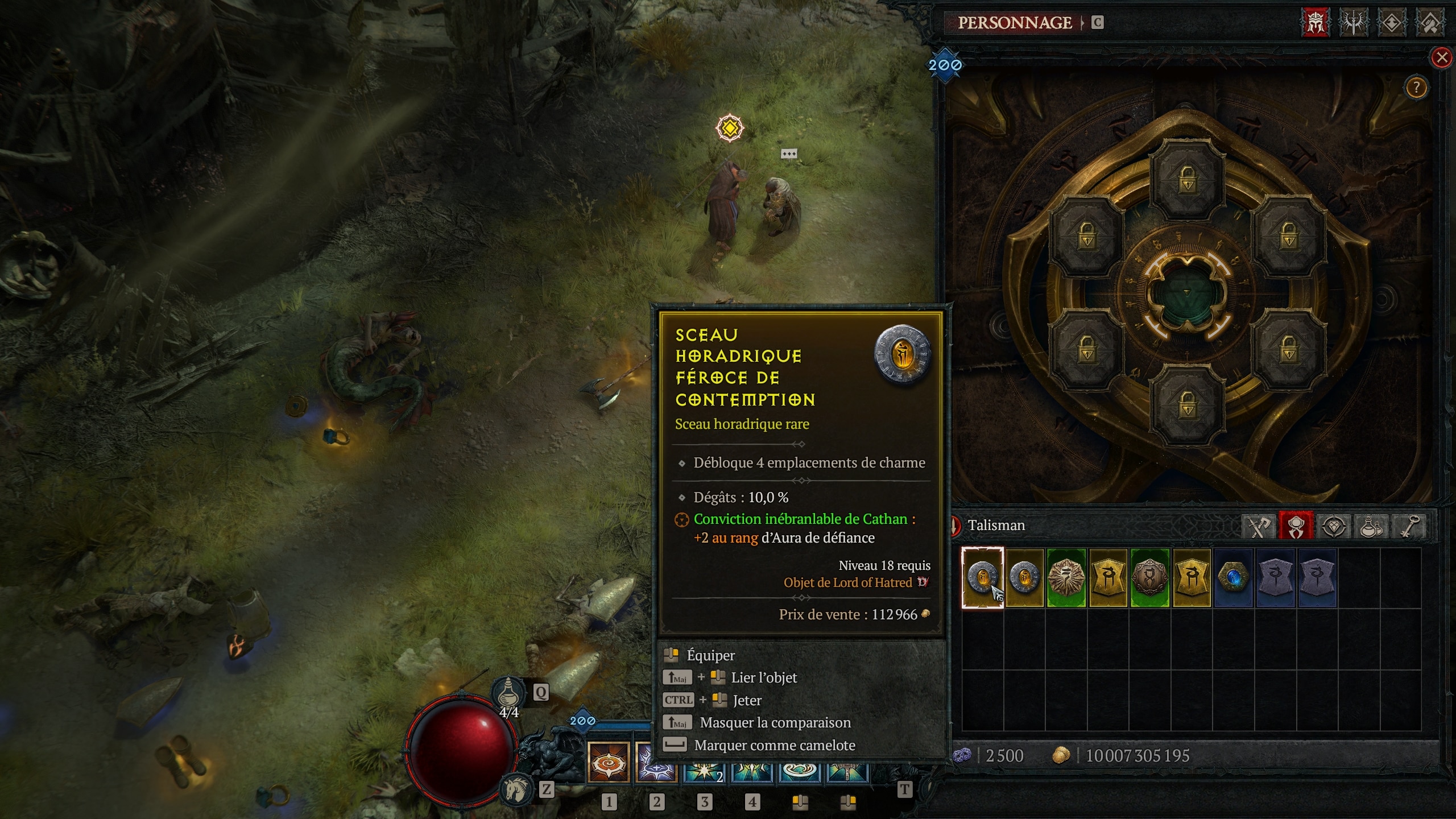The image size is (1456, 819).
Task: Open the weapons and gear inventory tab
Action: [1258, 526]
